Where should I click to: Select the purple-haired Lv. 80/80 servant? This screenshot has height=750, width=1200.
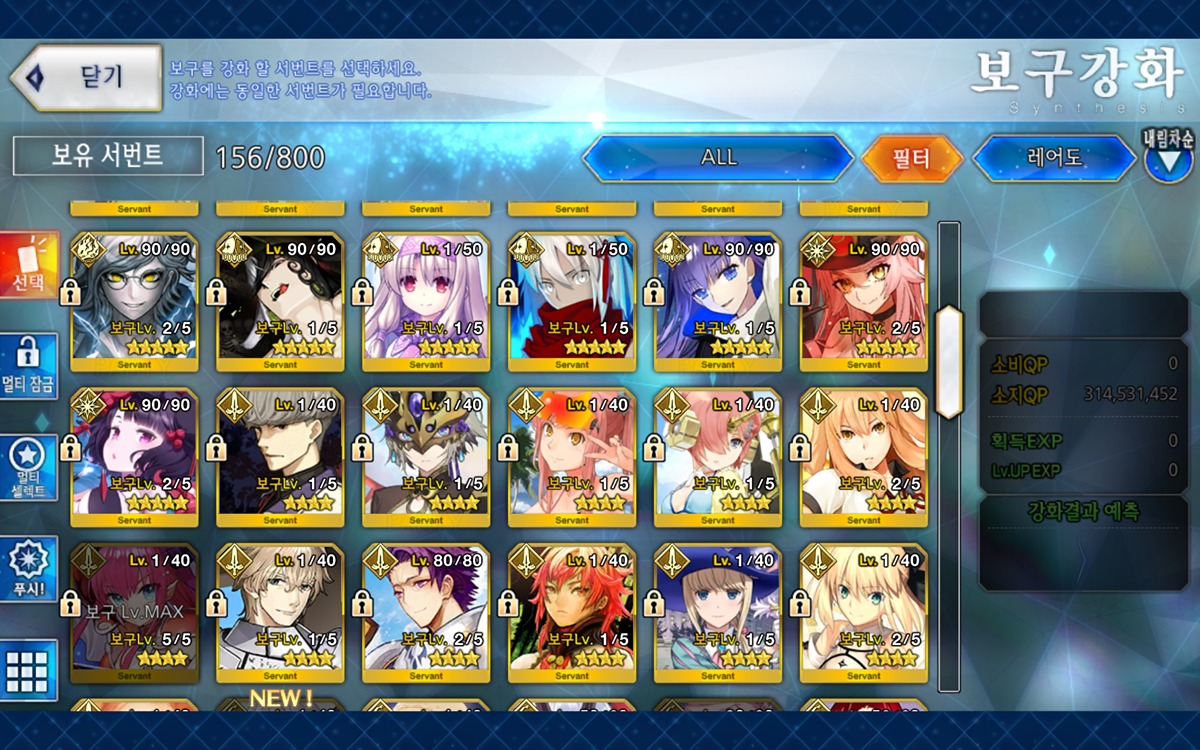pos(426,608)
